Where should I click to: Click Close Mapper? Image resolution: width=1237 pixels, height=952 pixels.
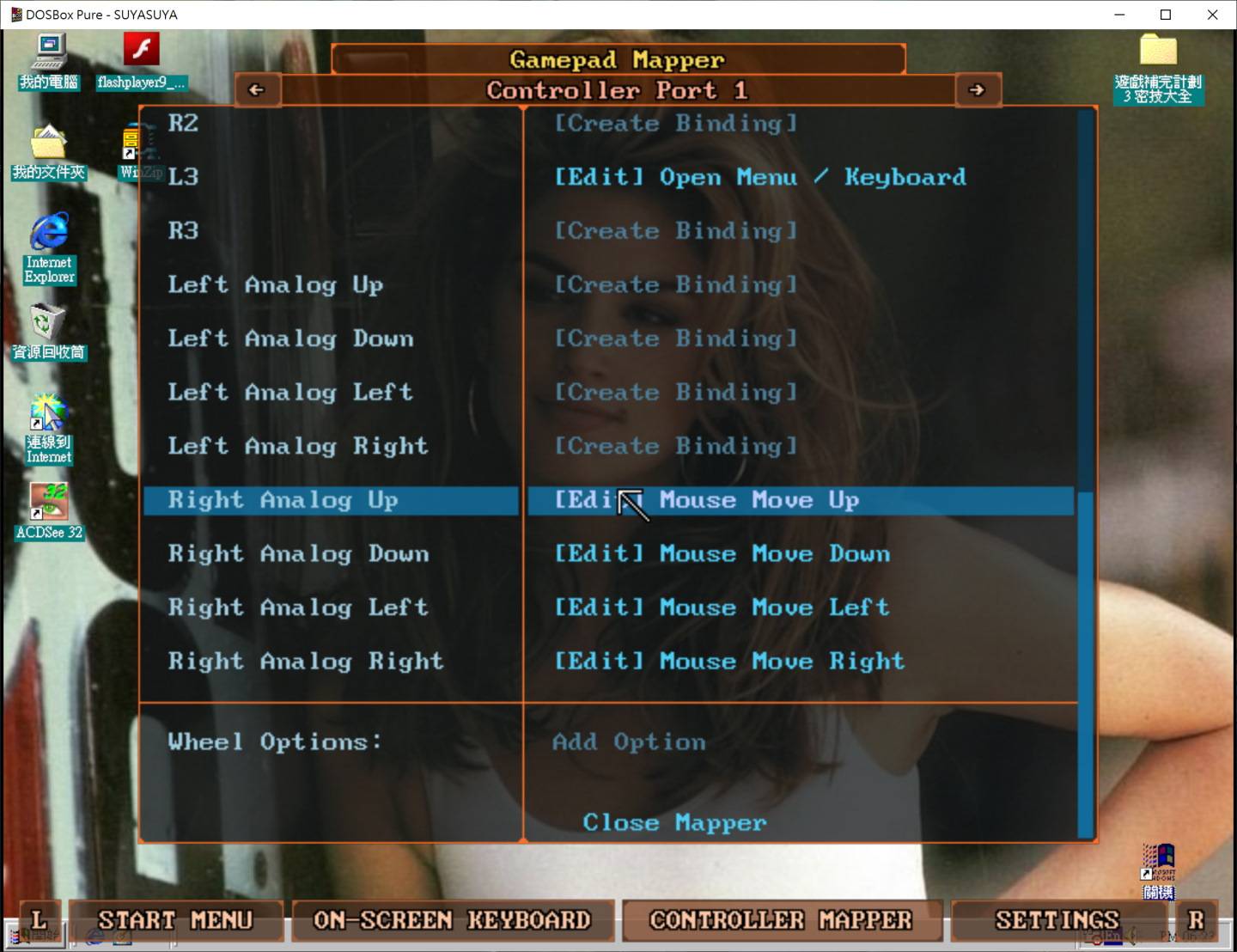673,822
